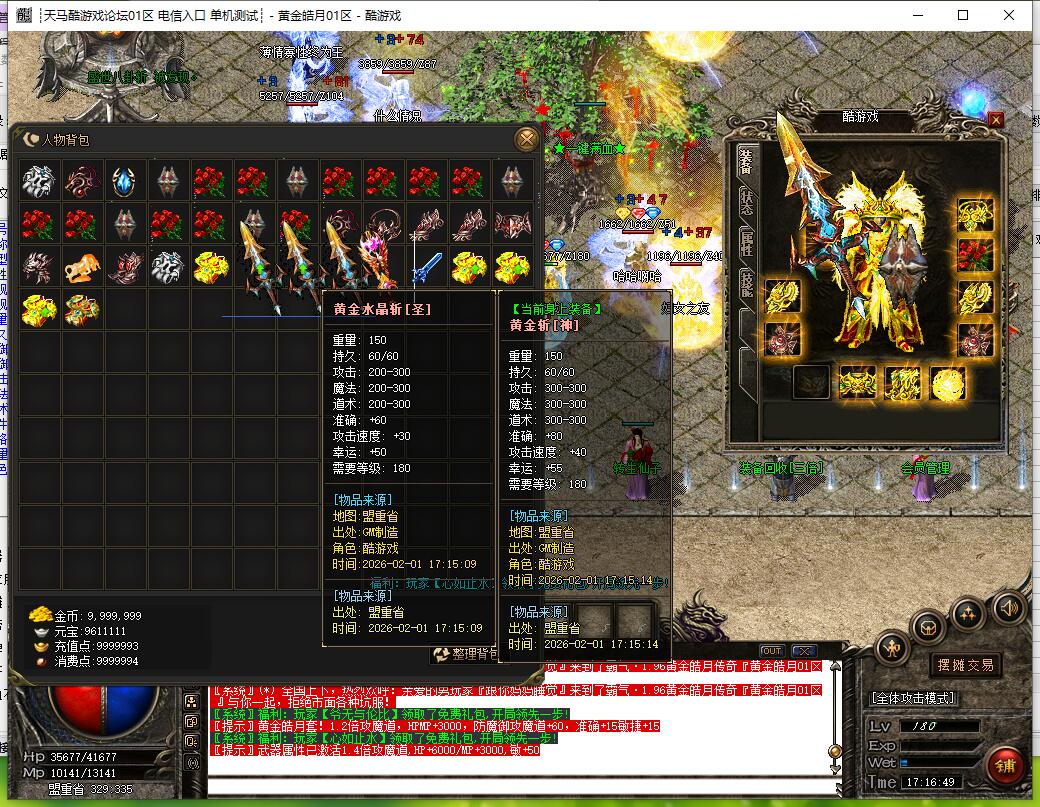The image size is (1040, 807).
Task: Open the 属性 attributes tab
Action: pos(746,245)
